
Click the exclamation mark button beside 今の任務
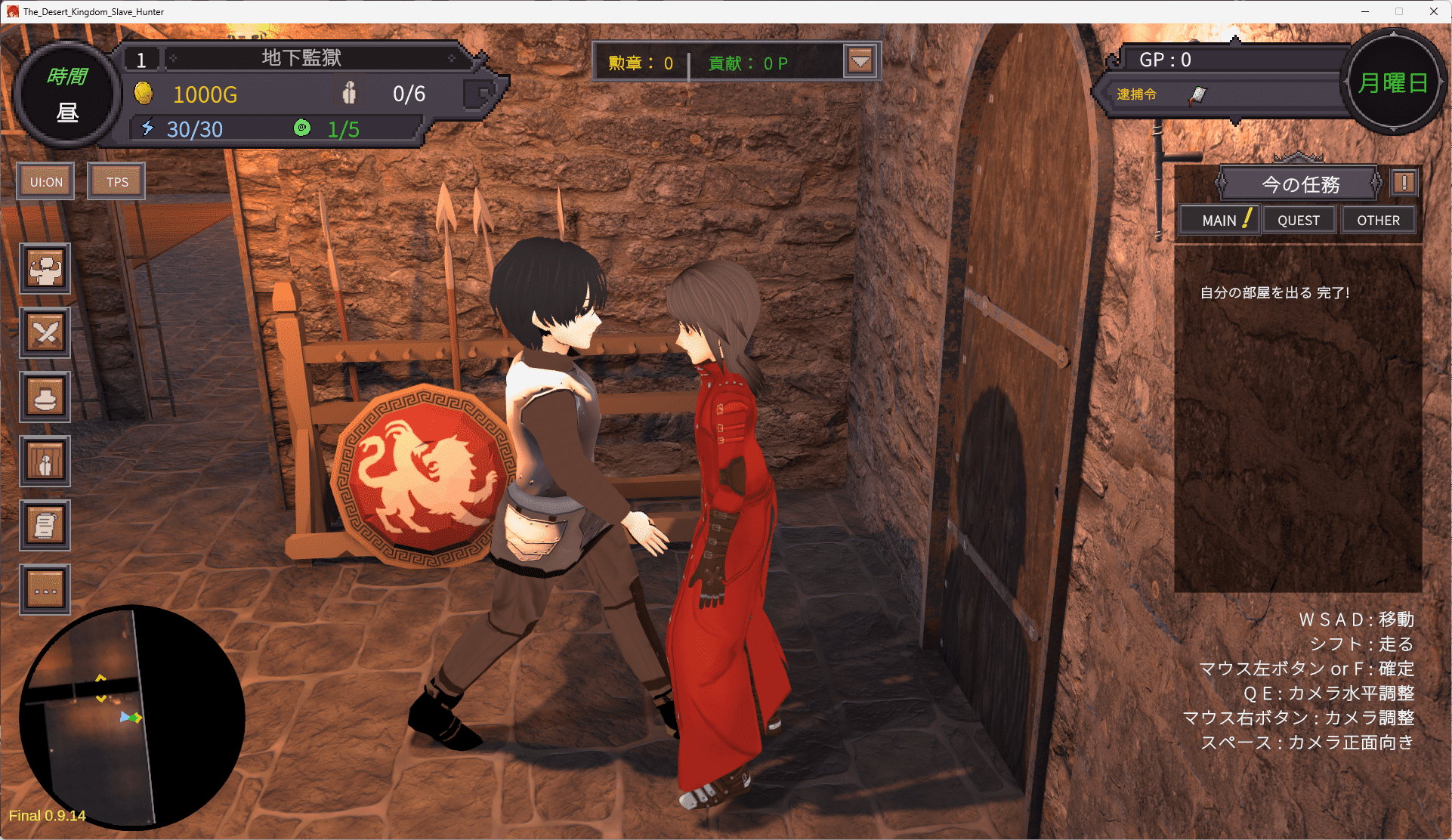(1404, 183)
